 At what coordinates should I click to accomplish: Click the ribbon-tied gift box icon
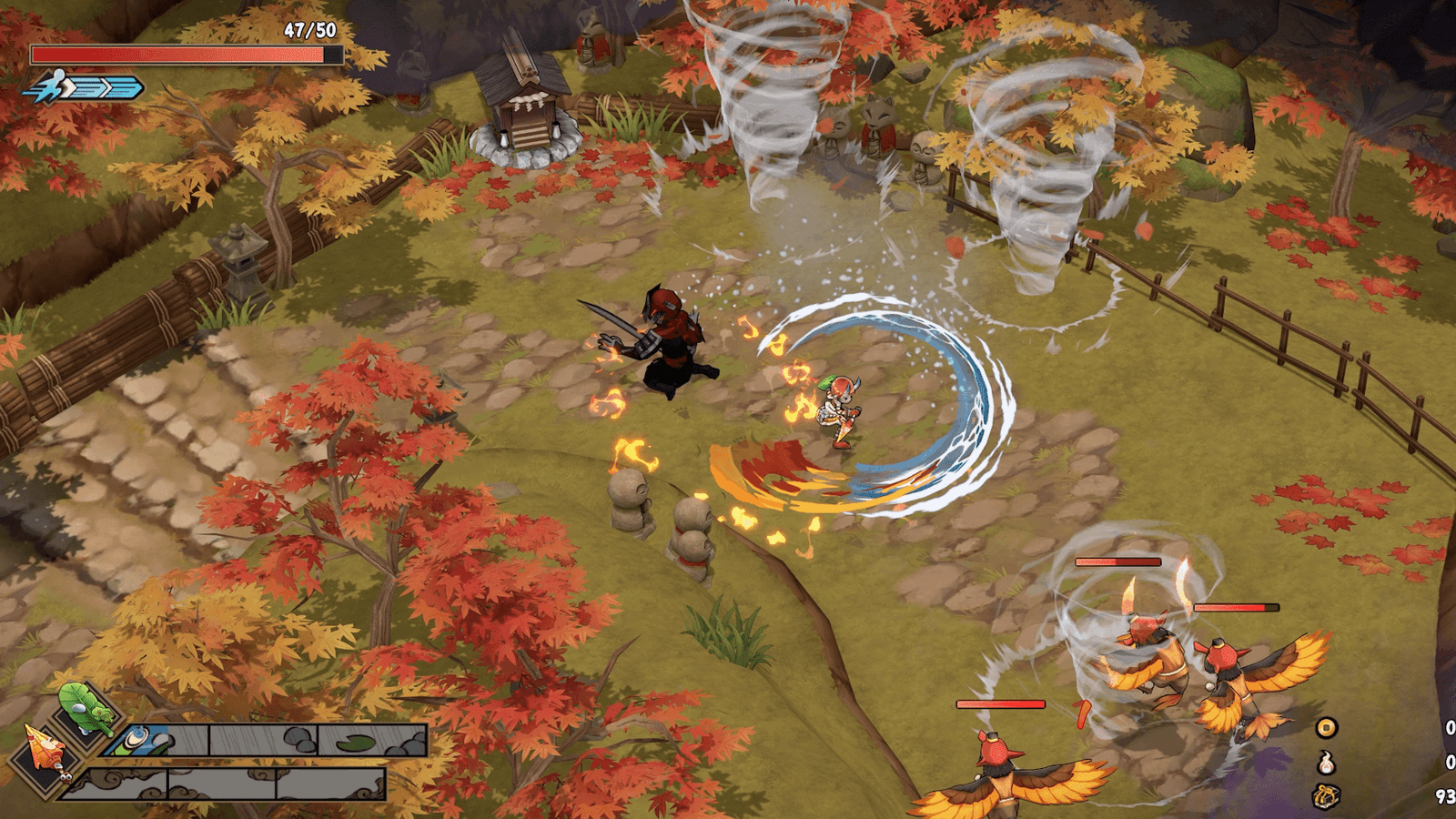(1327, 796)
